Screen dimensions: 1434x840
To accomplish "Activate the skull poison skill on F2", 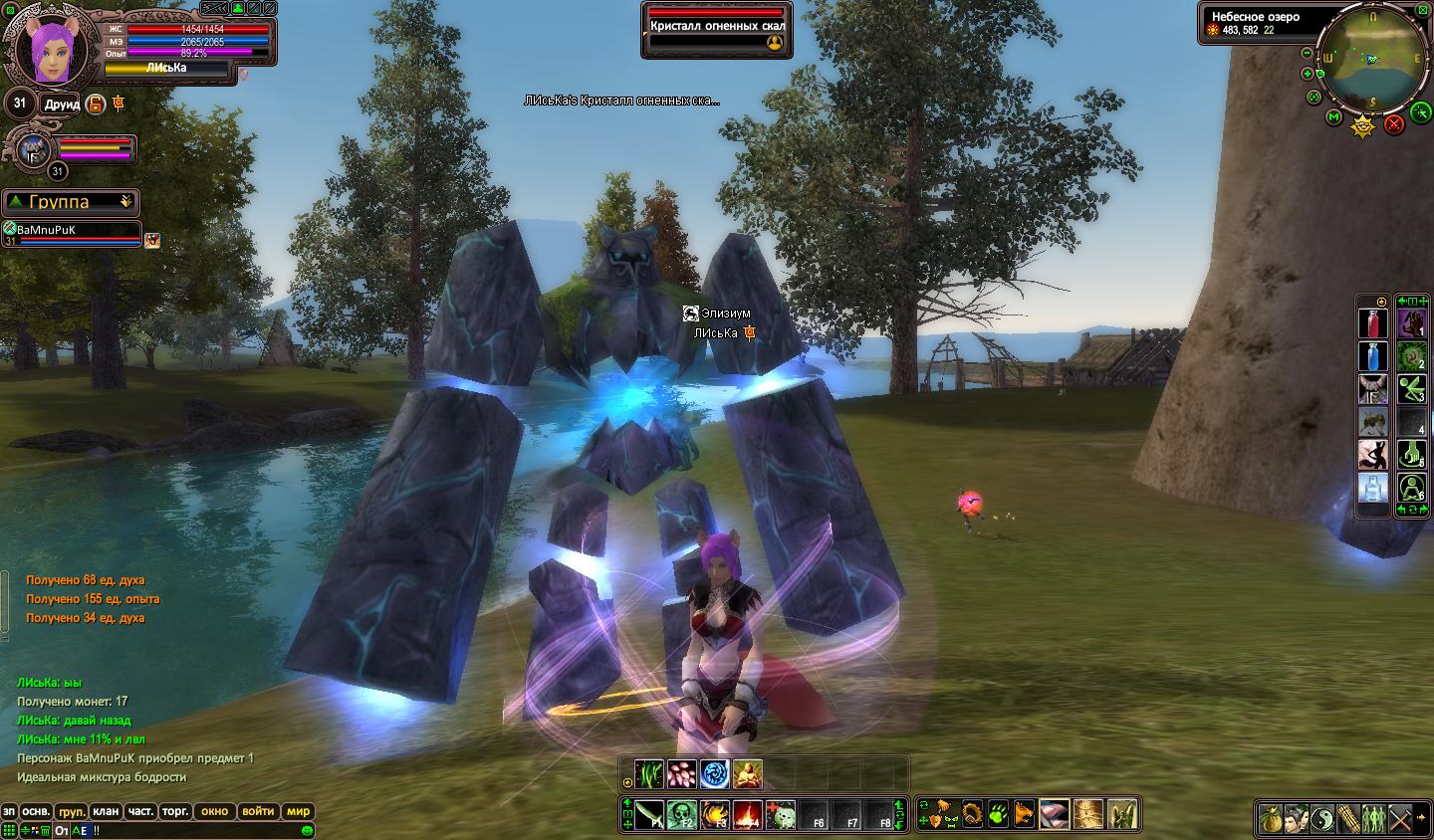I will (681, 815).
